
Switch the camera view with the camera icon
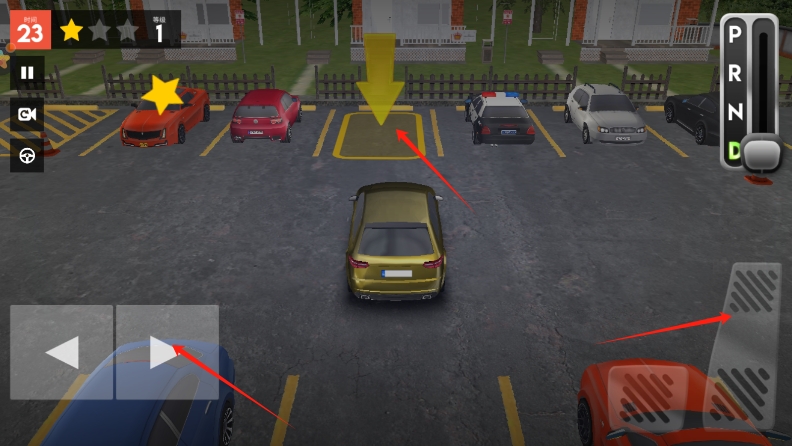tap(27, 114)
